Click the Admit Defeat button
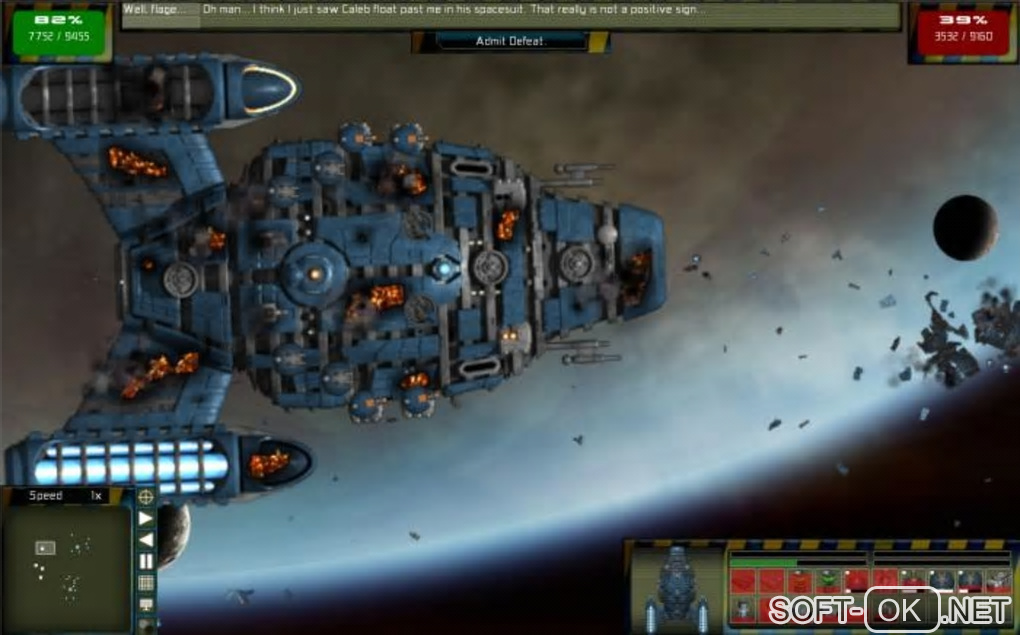1020x635 pixels. 510,41
